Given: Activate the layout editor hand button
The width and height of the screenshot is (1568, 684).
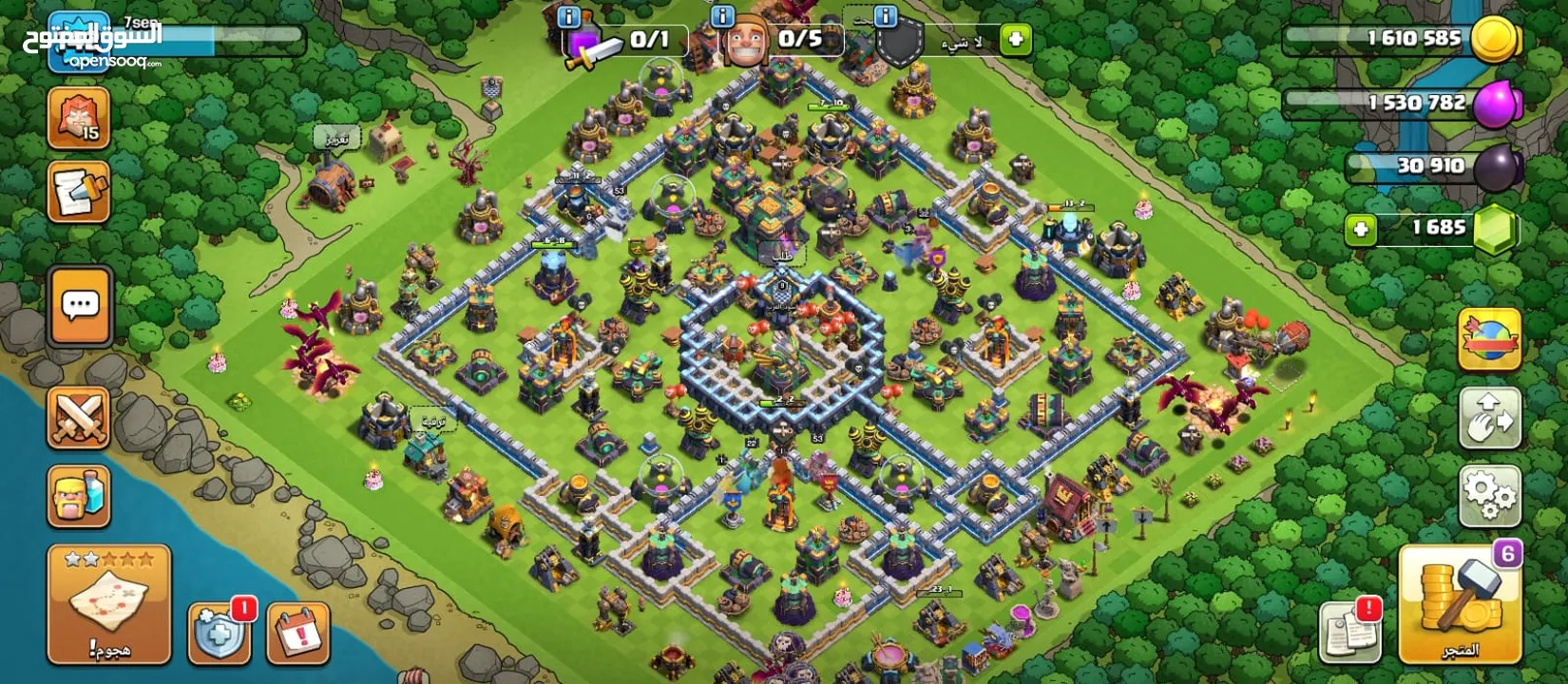Looking at the screenshot, I should [1489, 418].
